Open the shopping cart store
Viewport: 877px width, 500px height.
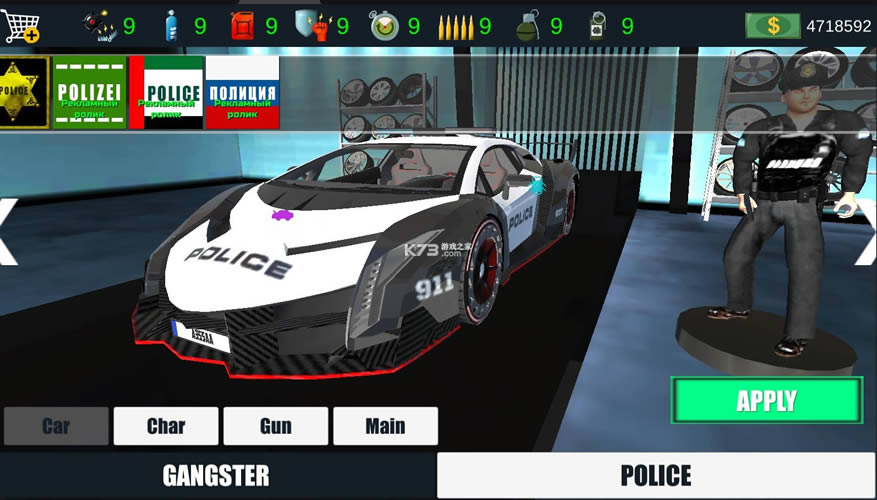click(x=21, y=25)
